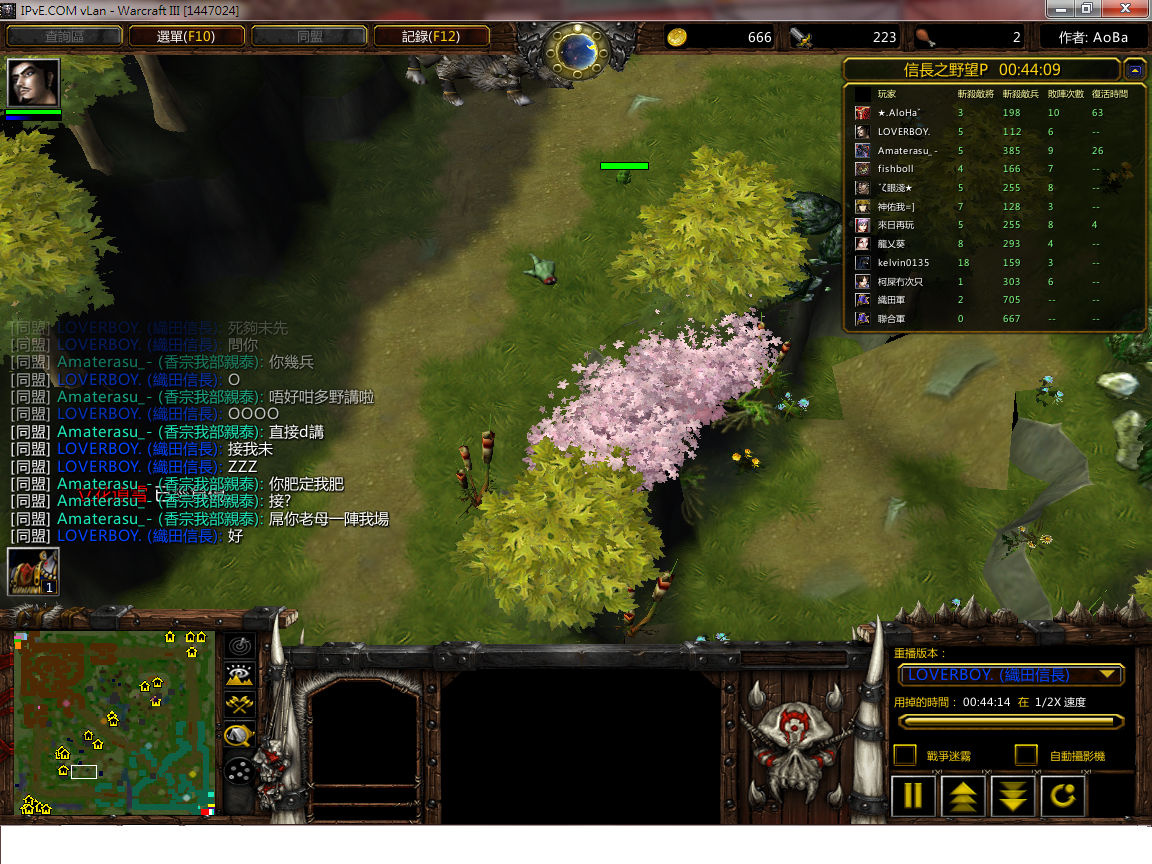Enable the 戰爭迷霧 fog of war checkbox
This screenshot has height=864, width=1152.
coord(904,755)
